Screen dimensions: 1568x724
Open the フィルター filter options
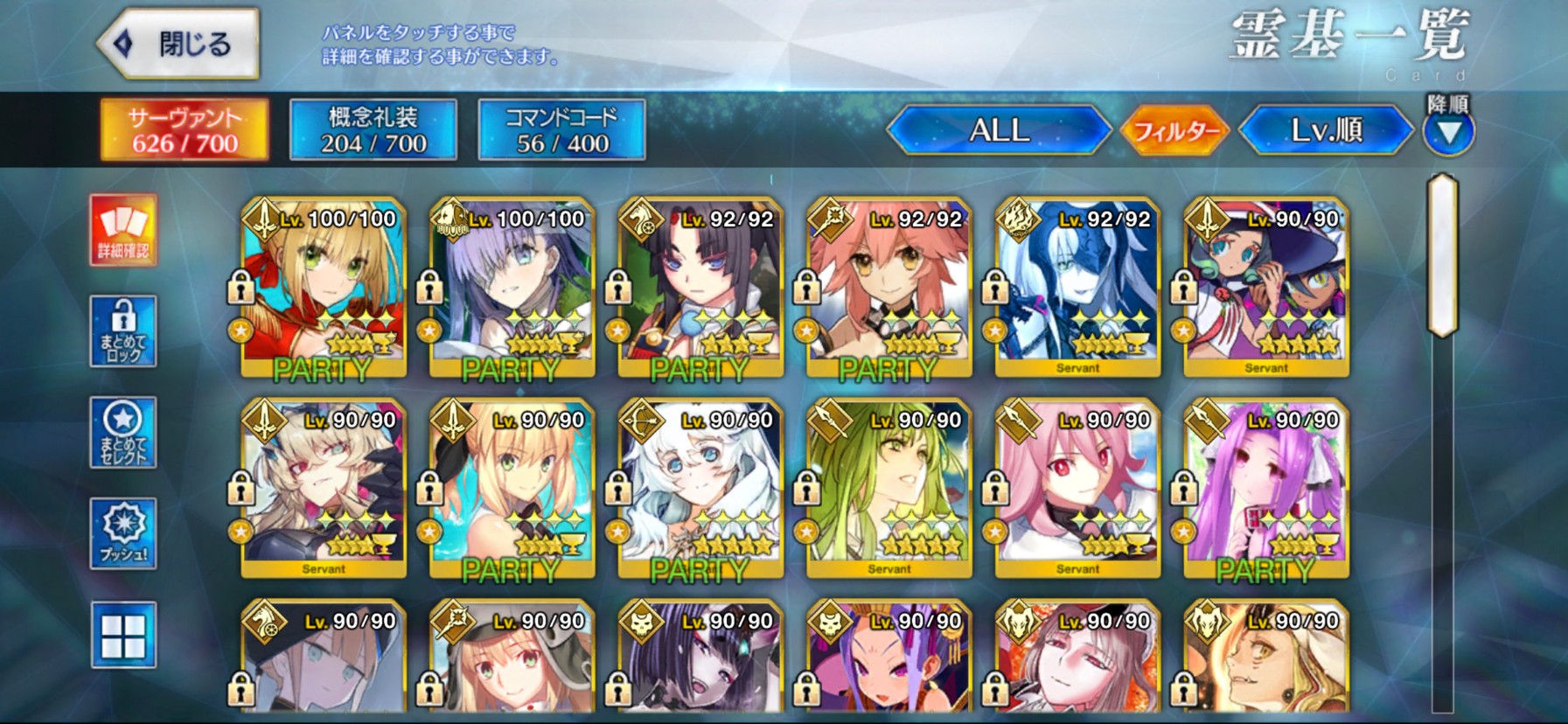click(x=1175, y=131)
